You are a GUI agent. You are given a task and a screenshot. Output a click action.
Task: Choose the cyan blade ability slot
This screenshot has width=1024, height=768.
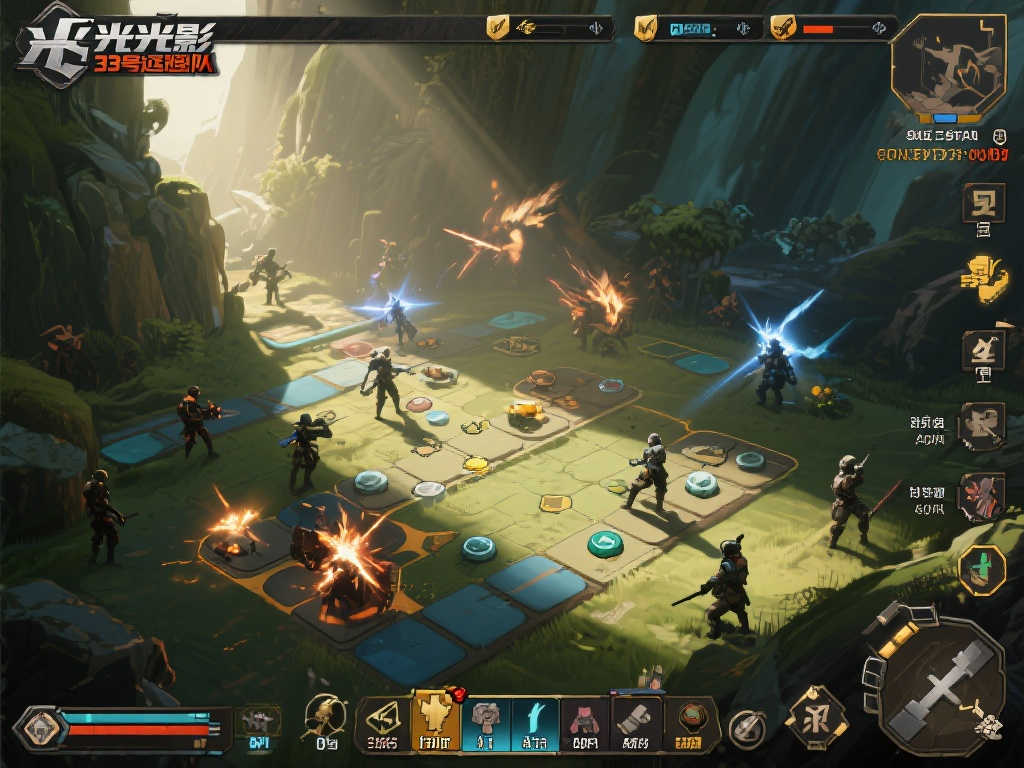[535, 718]
